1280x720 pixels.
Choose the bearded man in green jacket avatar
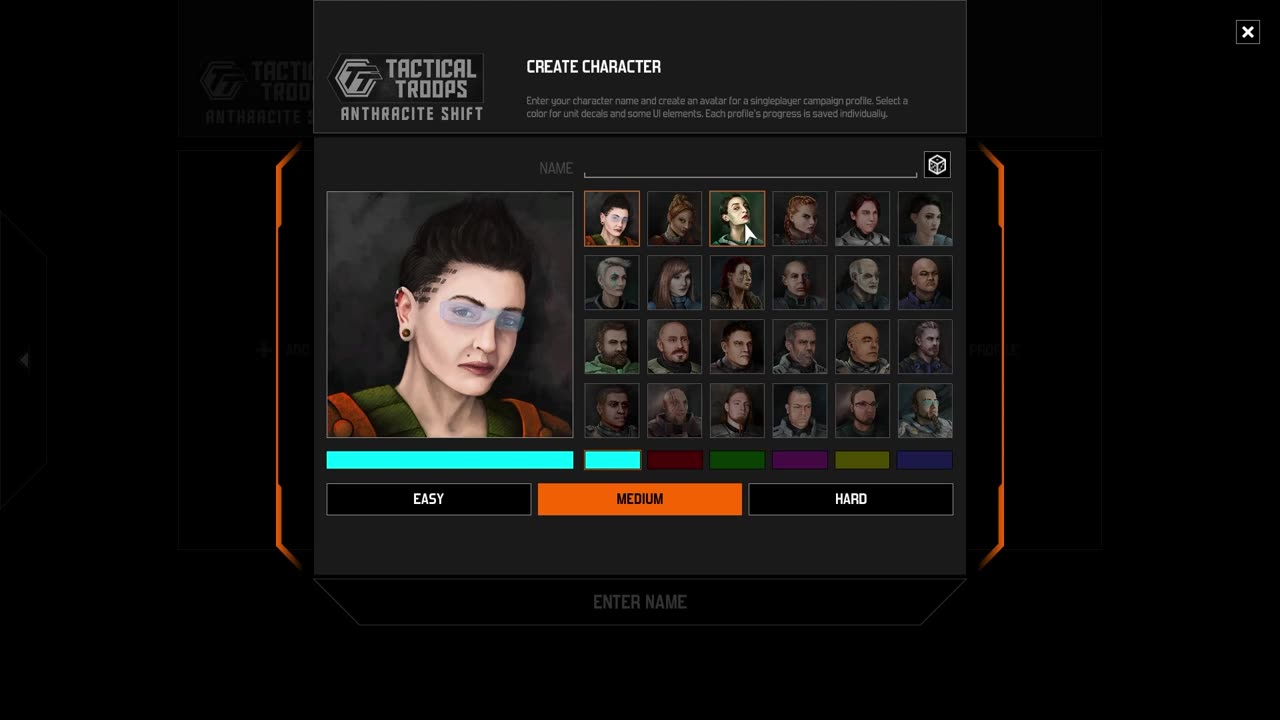click(x=612, y=346)
